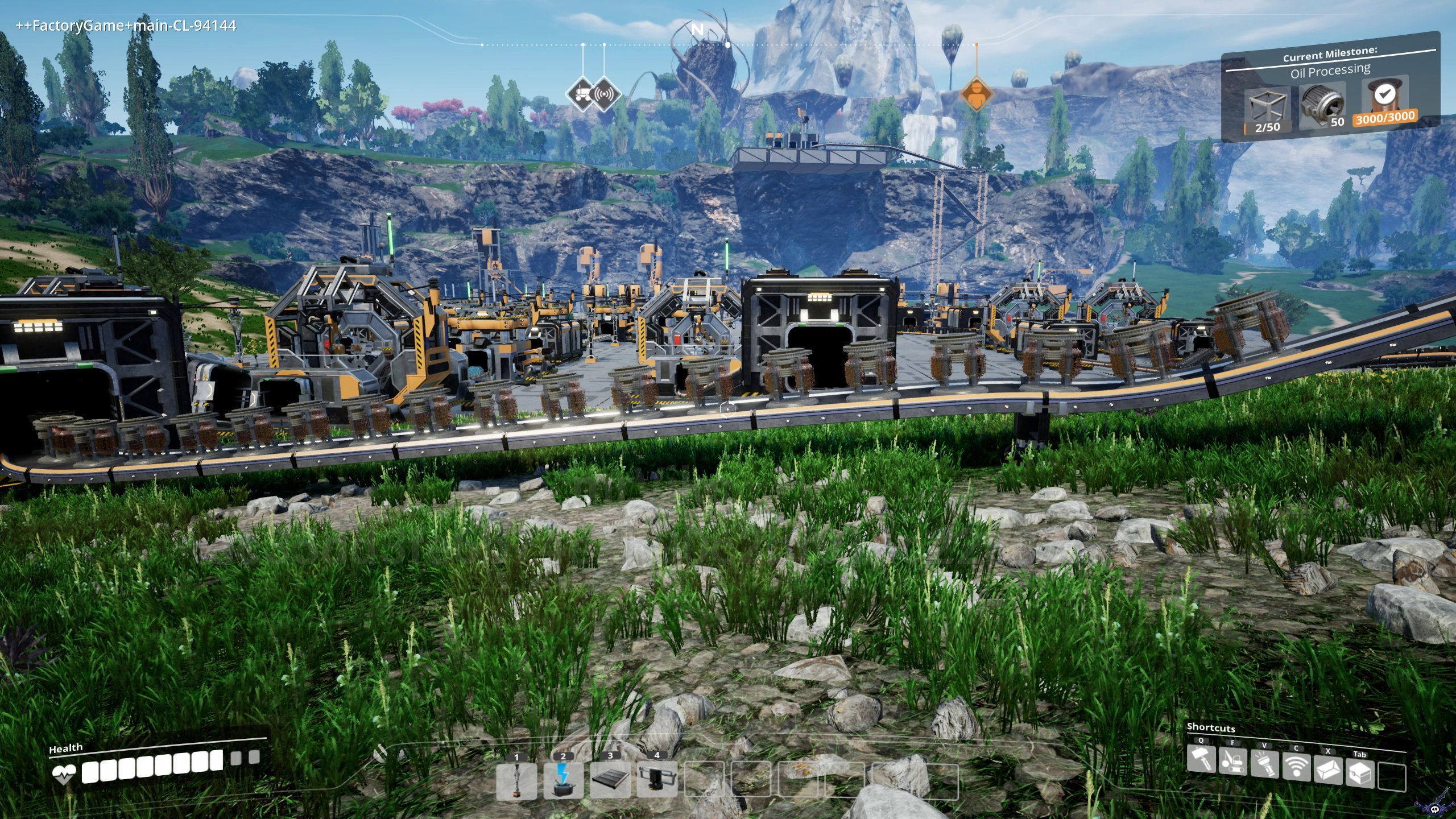Select the foundation platform hotbar slot

pyautogui.click(x=610, y=779)
